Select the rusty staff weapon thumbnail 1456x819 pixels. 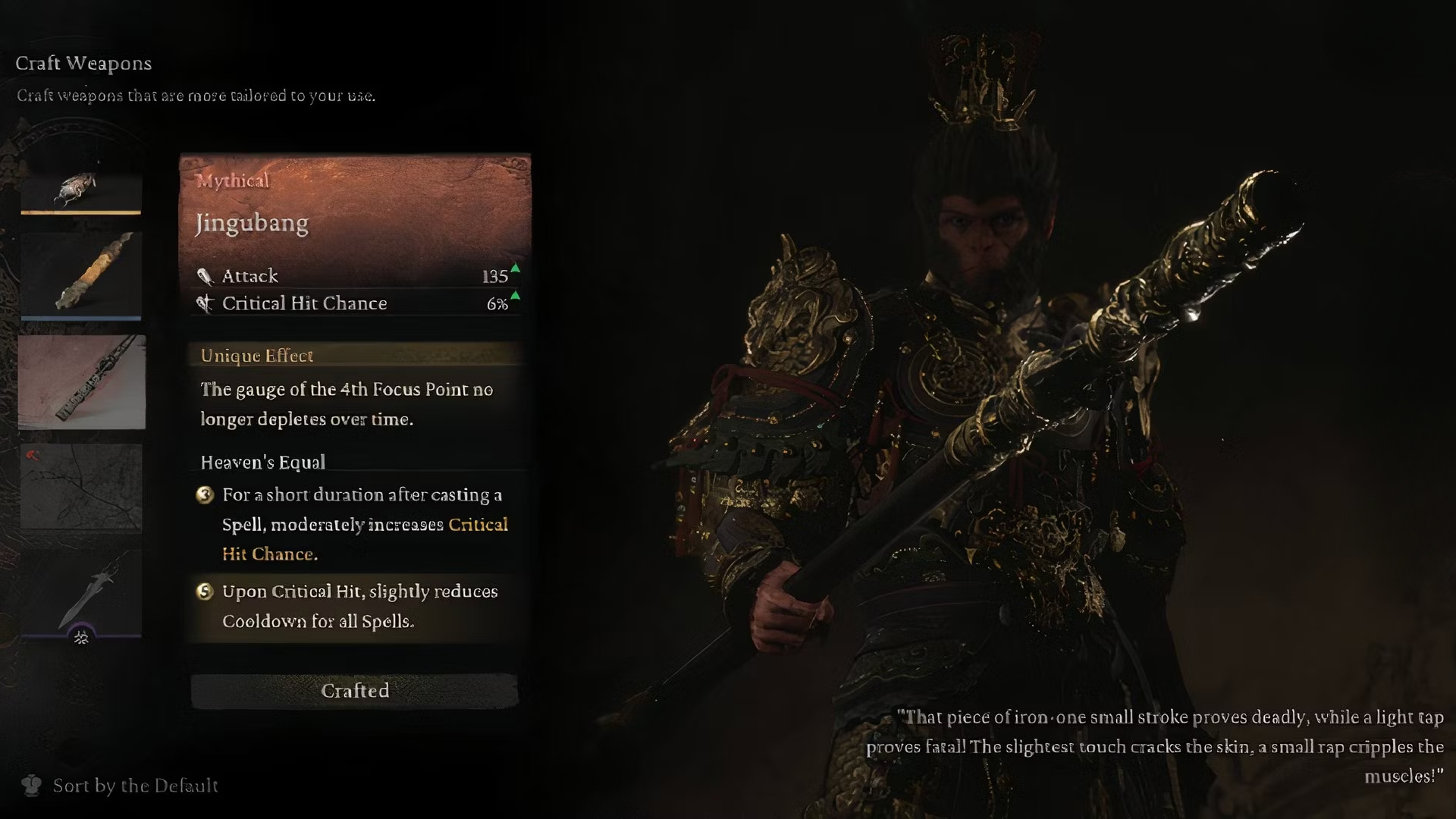click(81, 273)
